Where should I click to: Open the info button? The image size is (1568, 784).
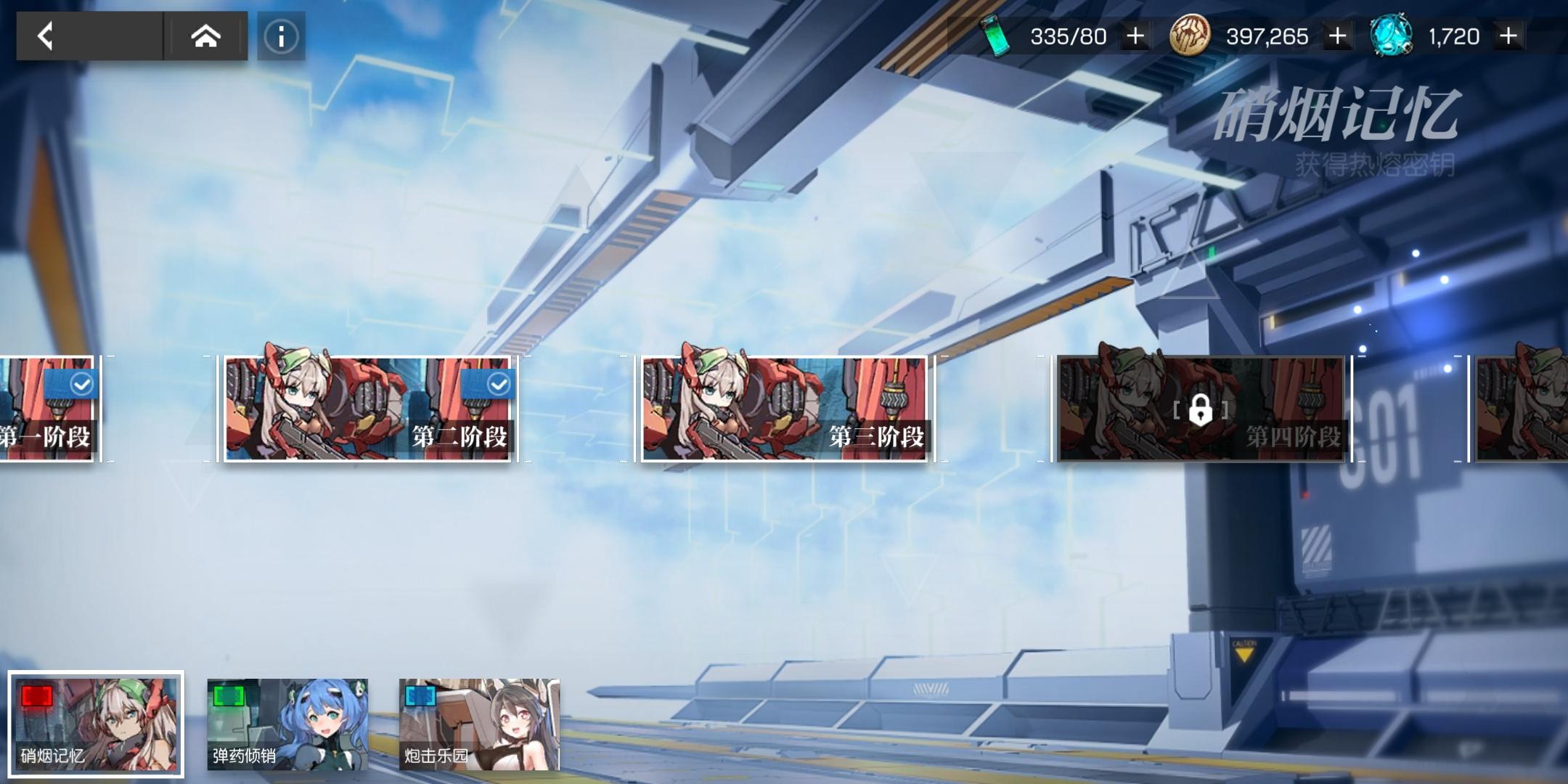point(281,36)
